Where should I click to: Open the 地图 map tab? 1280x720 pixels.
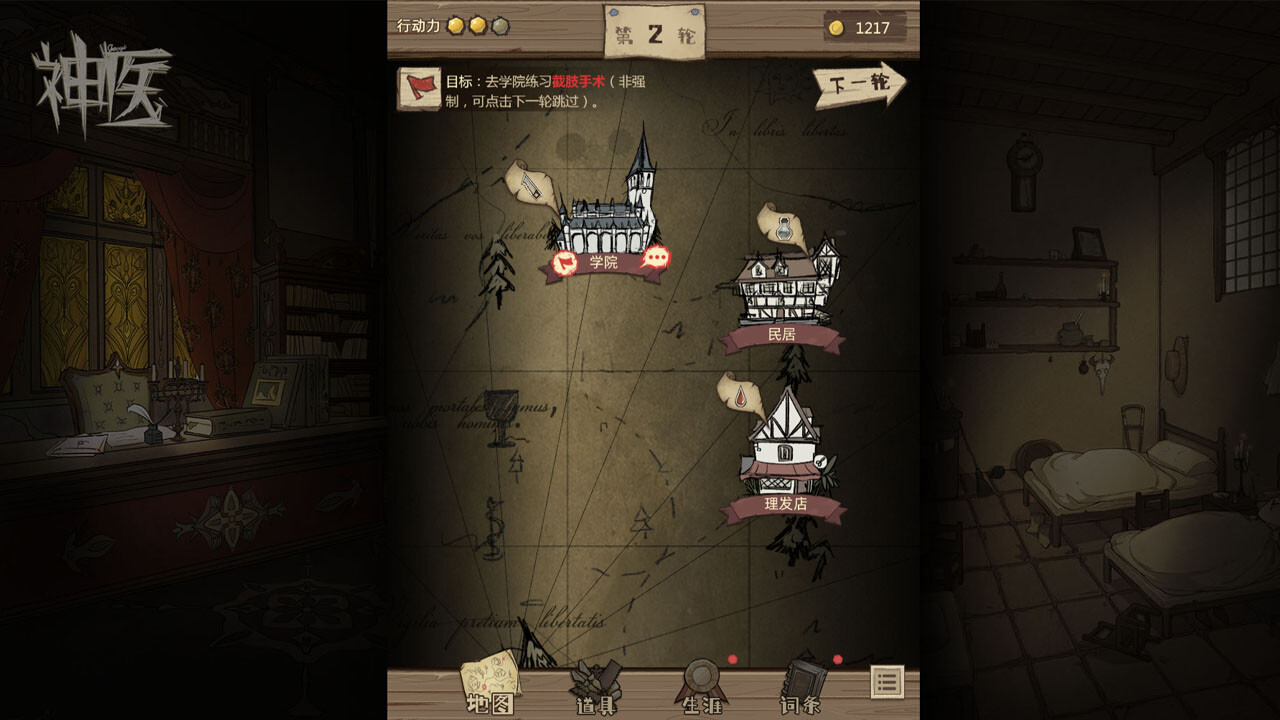(x=490, y=688)
